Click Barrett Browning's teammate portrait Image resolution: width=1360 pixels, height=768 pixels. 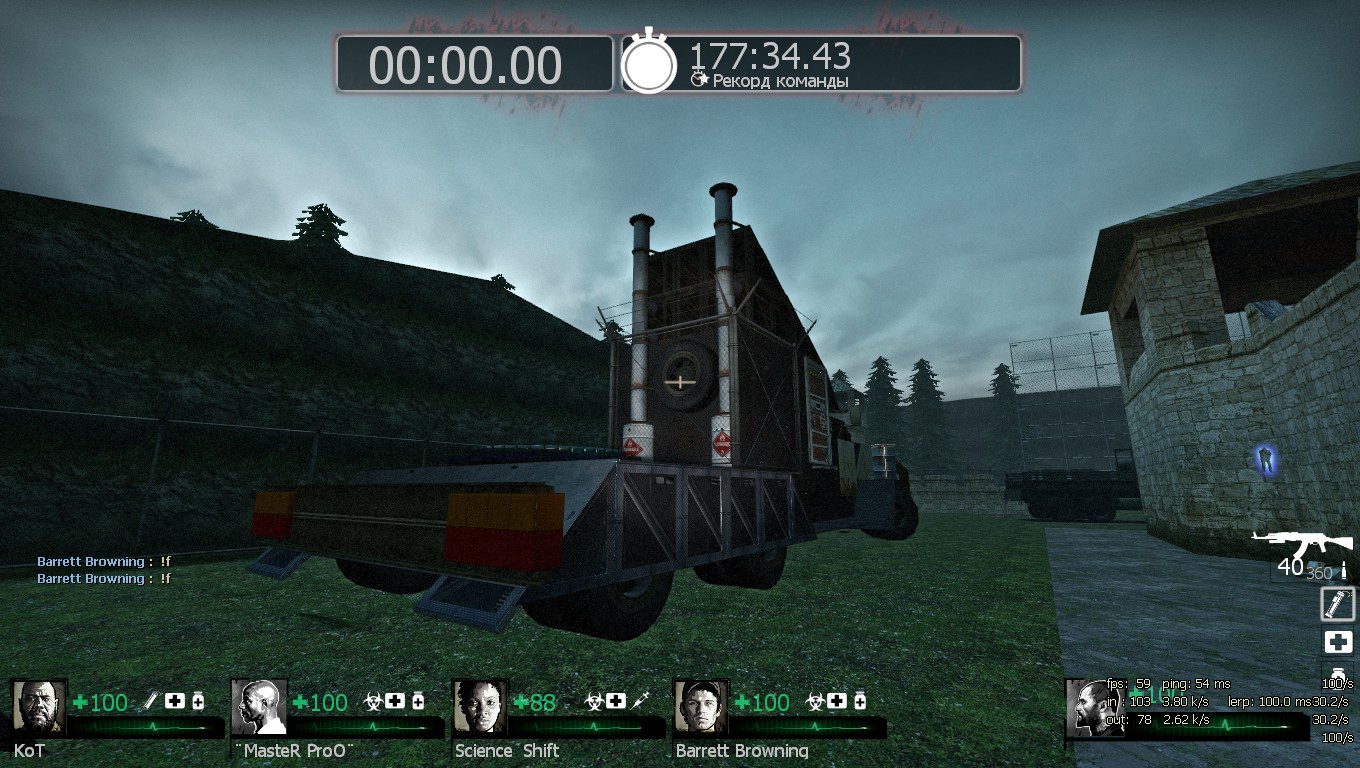click(701, 707)
